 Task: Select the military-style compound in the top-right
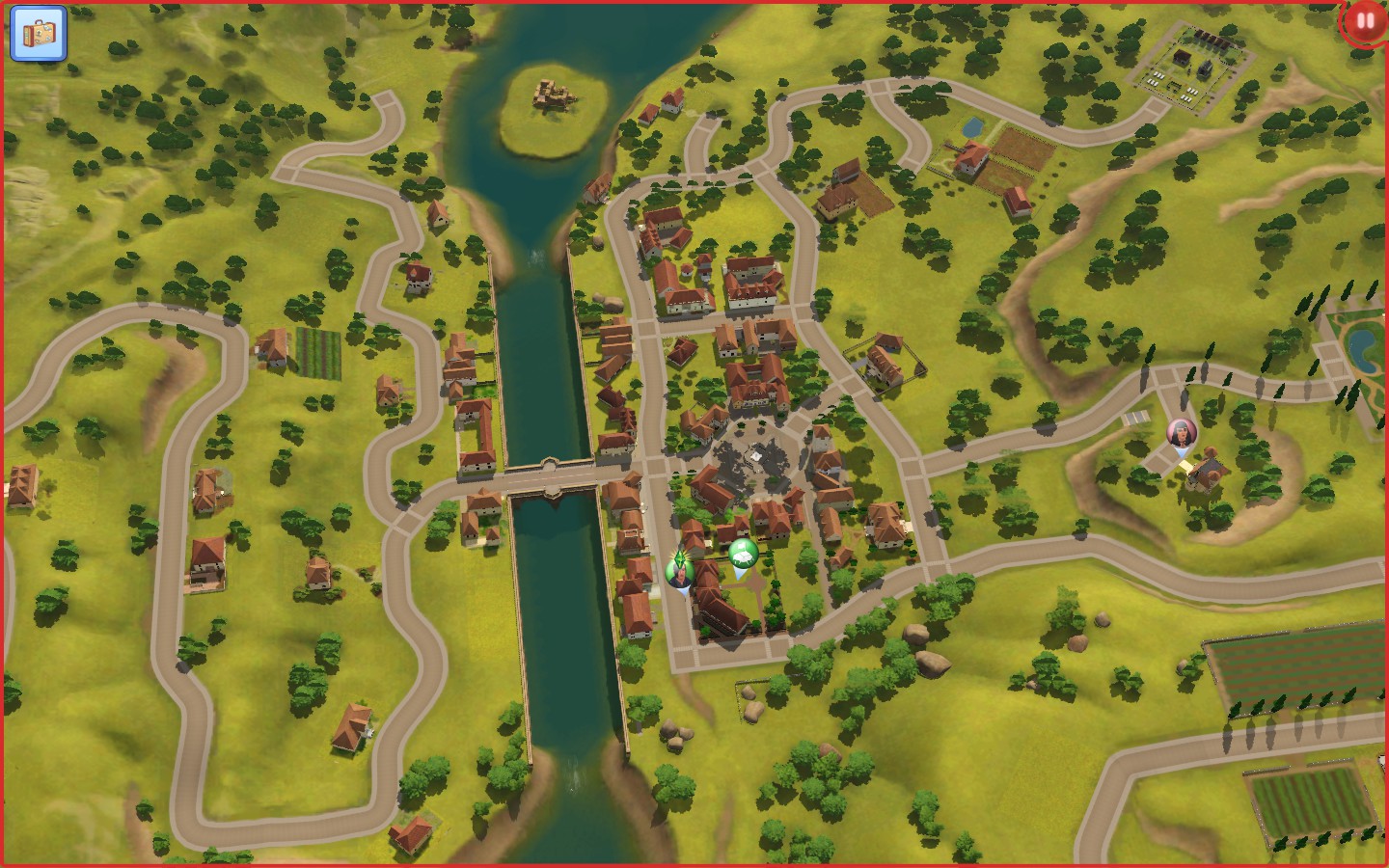(x=1188, y=60)
